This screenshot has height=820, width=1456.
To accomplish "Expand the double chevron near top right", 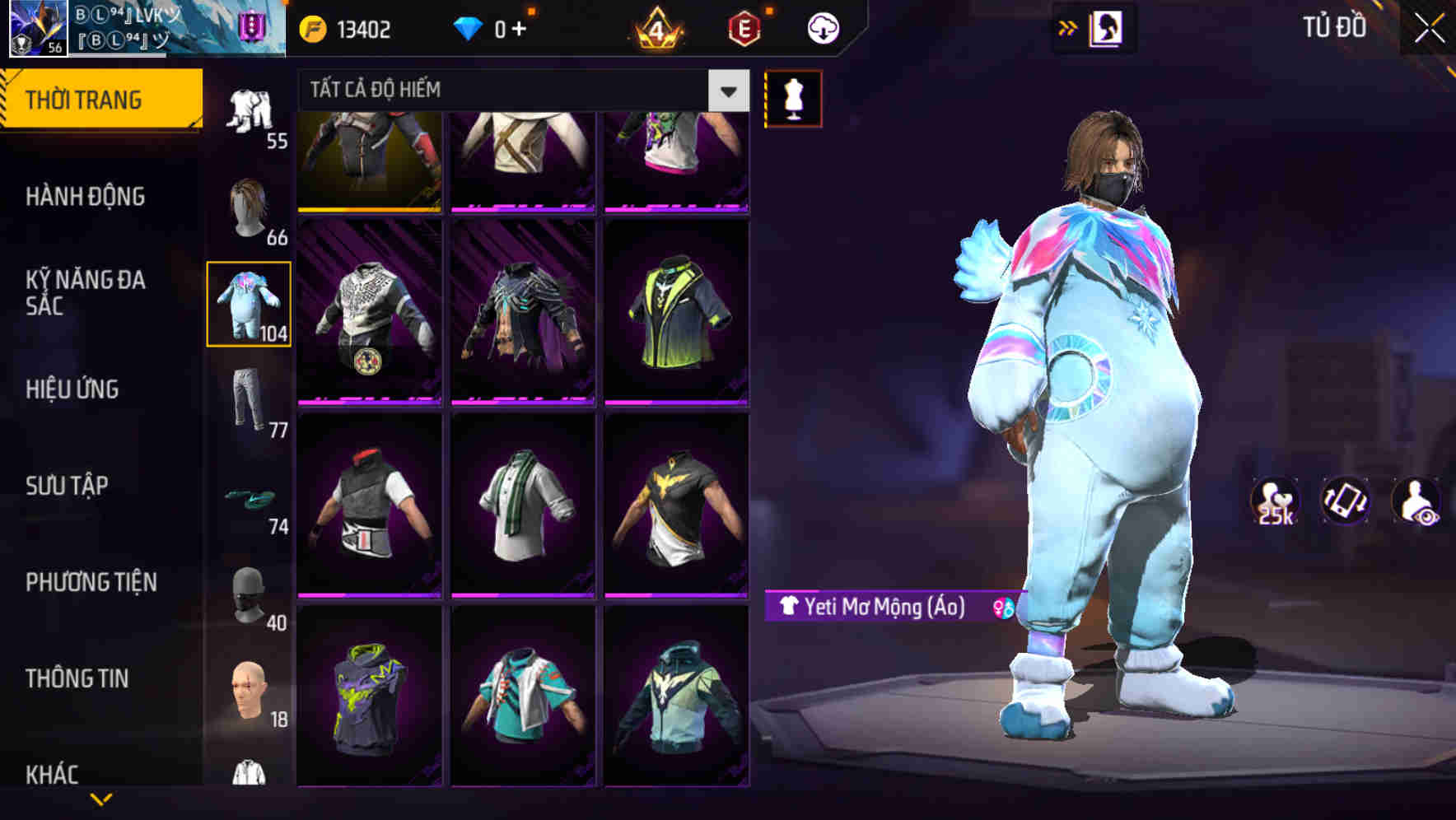I will pos(1068,26).
